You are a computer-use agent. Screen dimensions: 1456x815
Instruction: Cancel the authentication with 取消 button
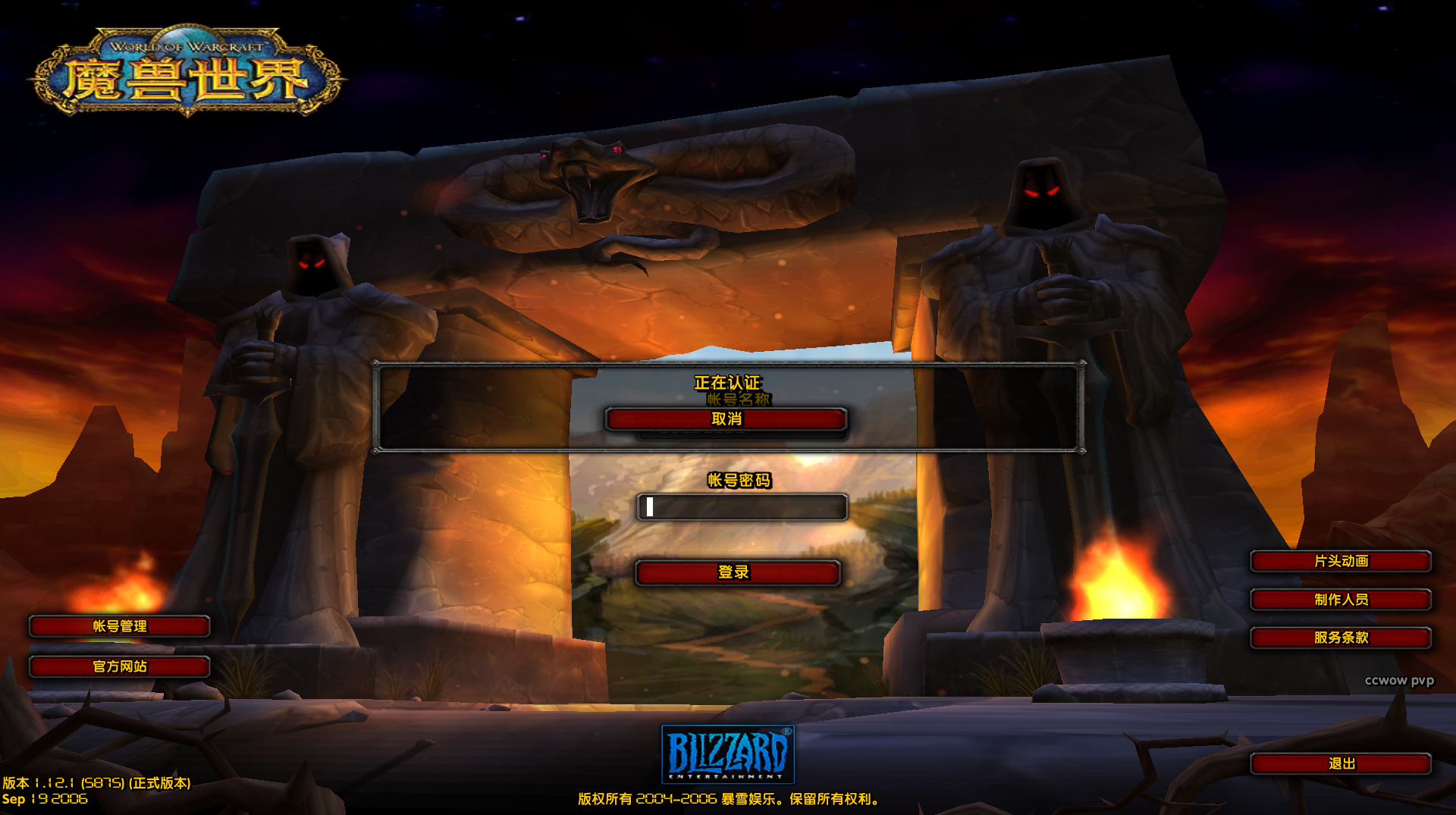pos(726,419)
